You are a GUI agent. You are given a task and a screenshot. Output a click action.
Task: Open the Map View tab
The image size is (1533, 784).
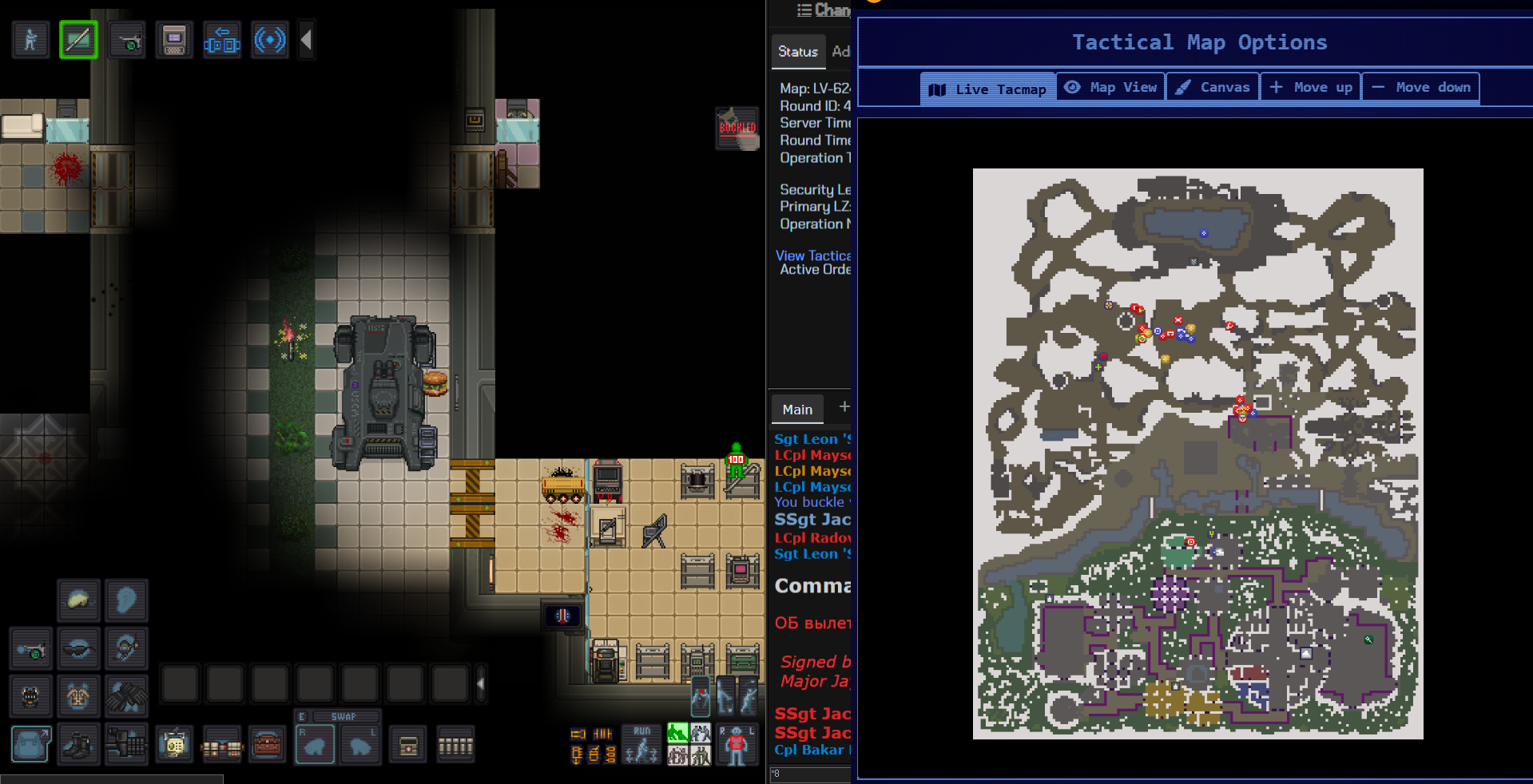click(1111, 87)
